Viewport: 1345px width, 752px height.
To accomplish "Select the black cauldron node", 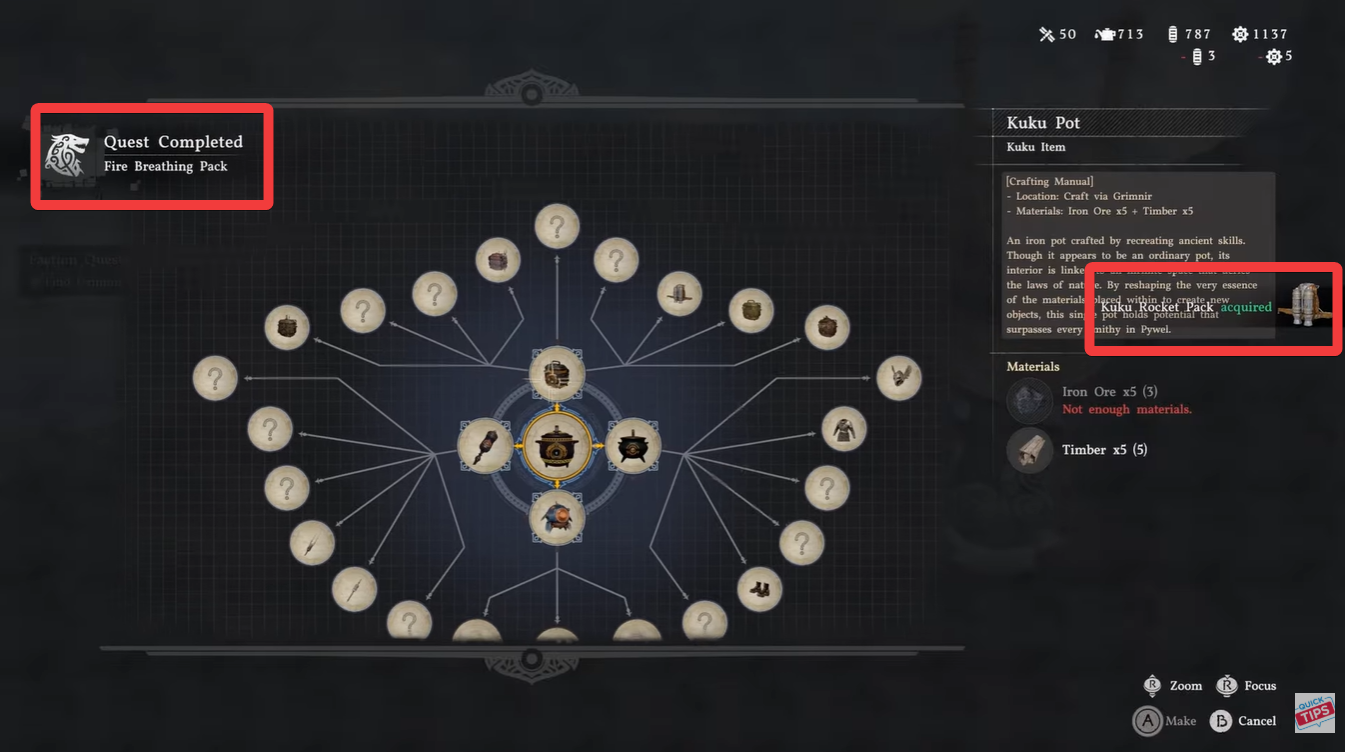I will (x=633, y=446).
